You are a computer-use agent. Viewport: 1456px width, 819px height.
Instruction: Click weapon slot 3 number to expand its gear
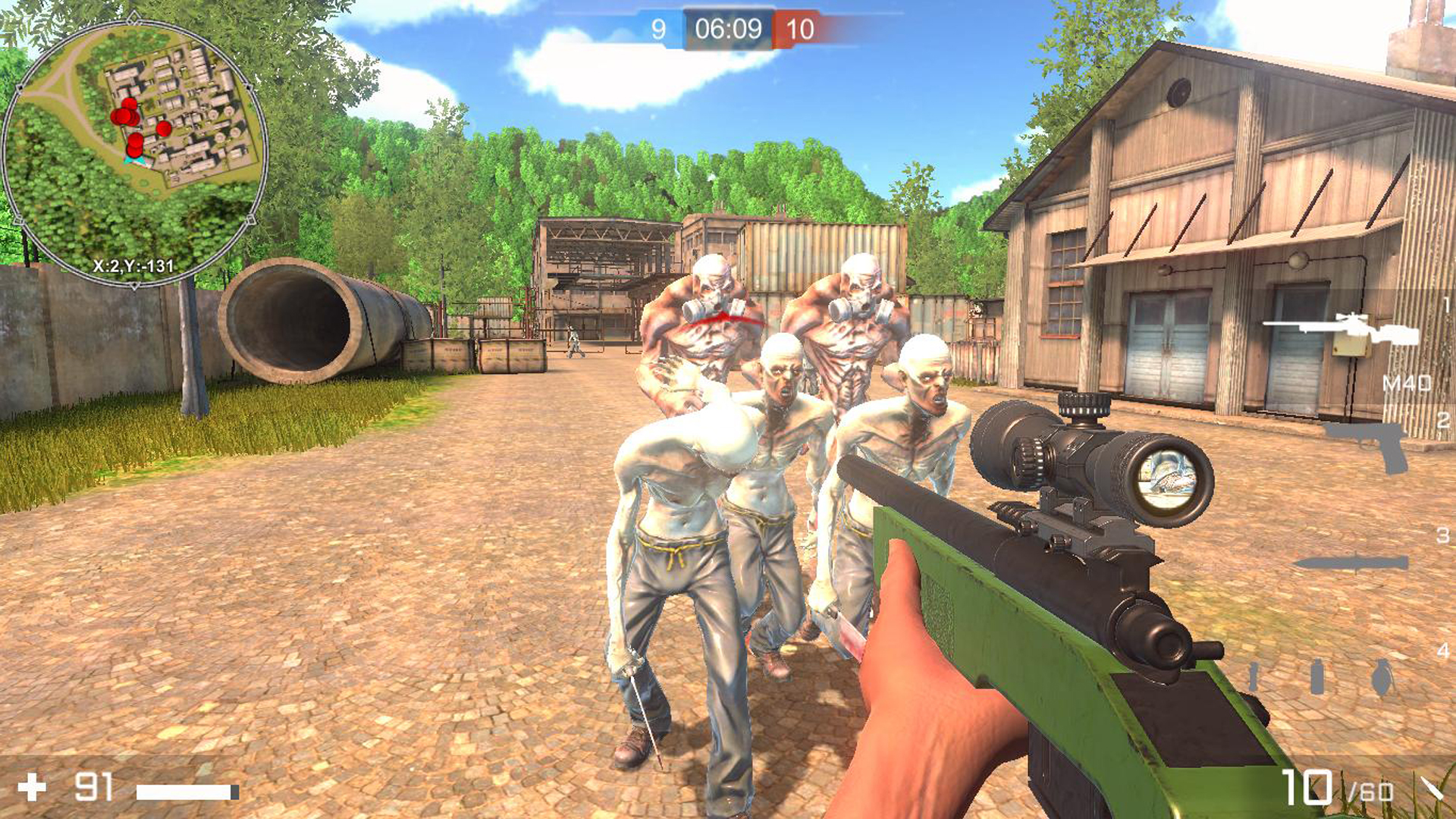[x=1445, y=535]
